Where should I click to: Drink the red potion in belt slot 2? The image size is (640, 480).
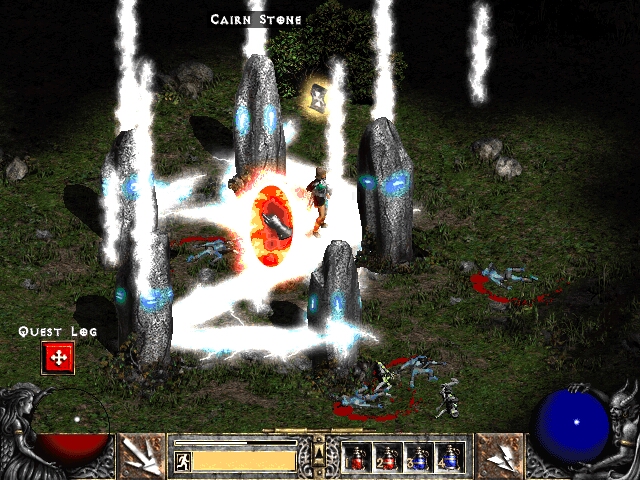pos(388,457)
